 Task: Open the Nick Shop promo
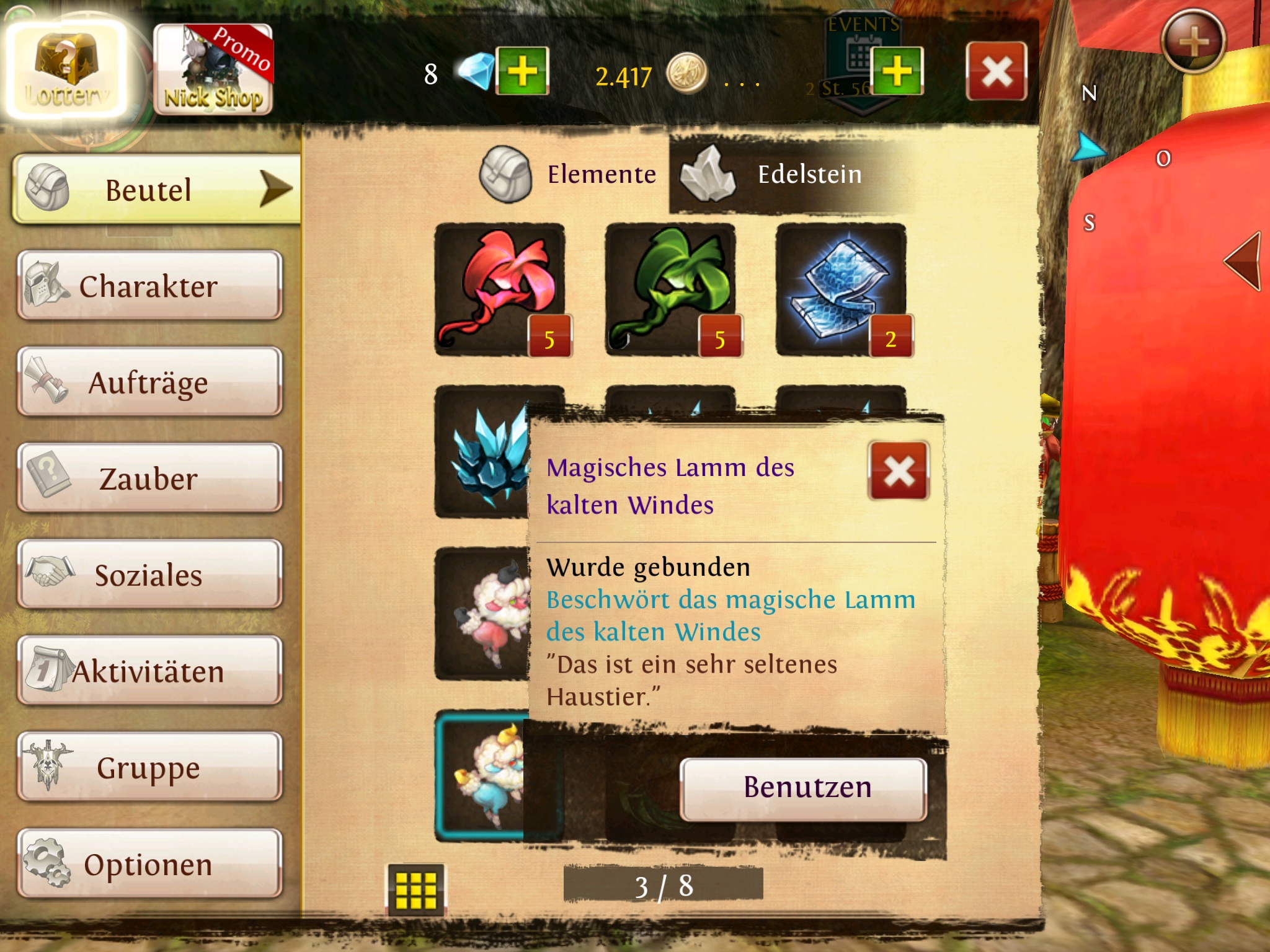213,69
